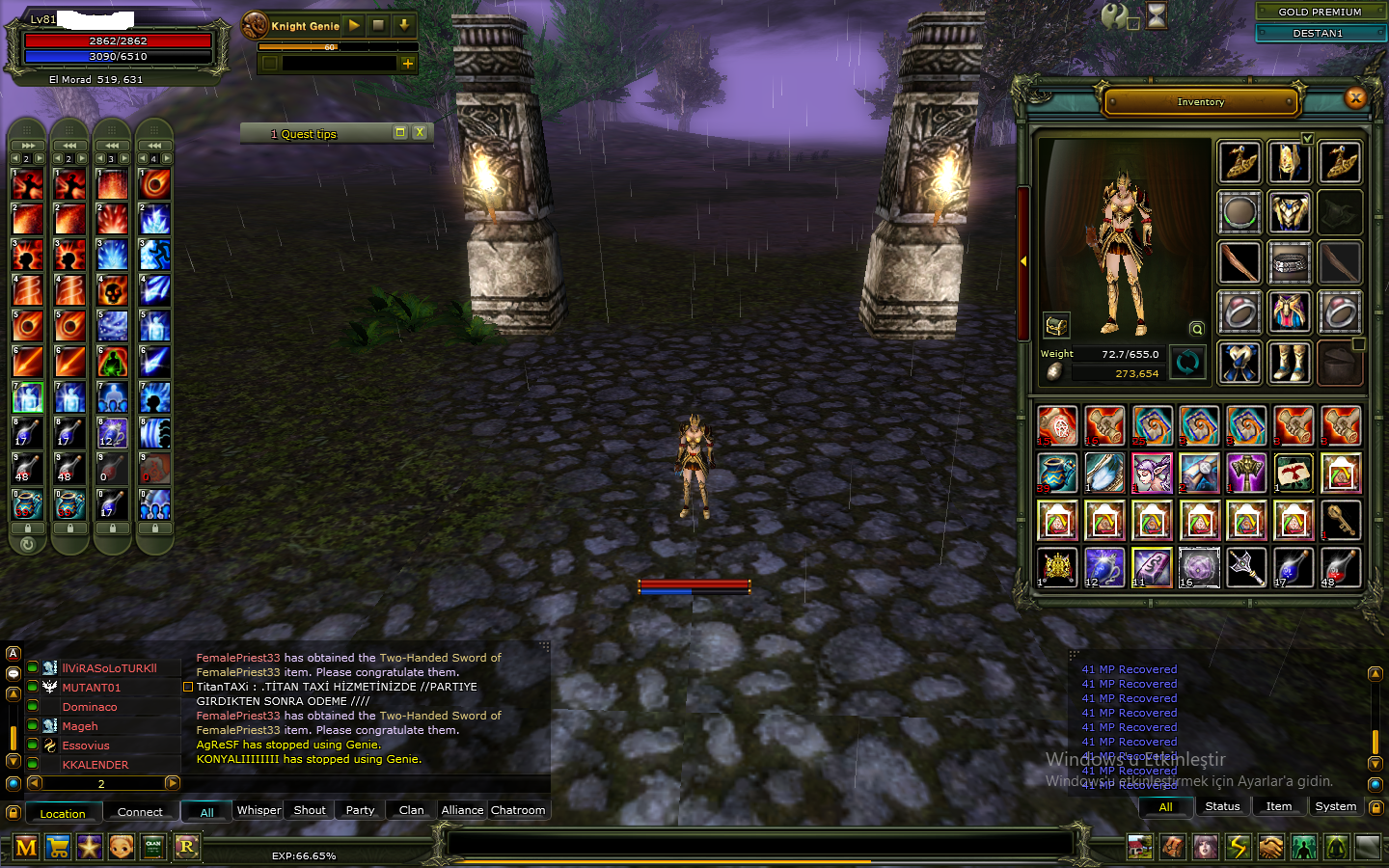Screen dimensions: 1389x868
Task: Open Moradon teleport via the "M" icon
Action: click(x=26, y=846)
